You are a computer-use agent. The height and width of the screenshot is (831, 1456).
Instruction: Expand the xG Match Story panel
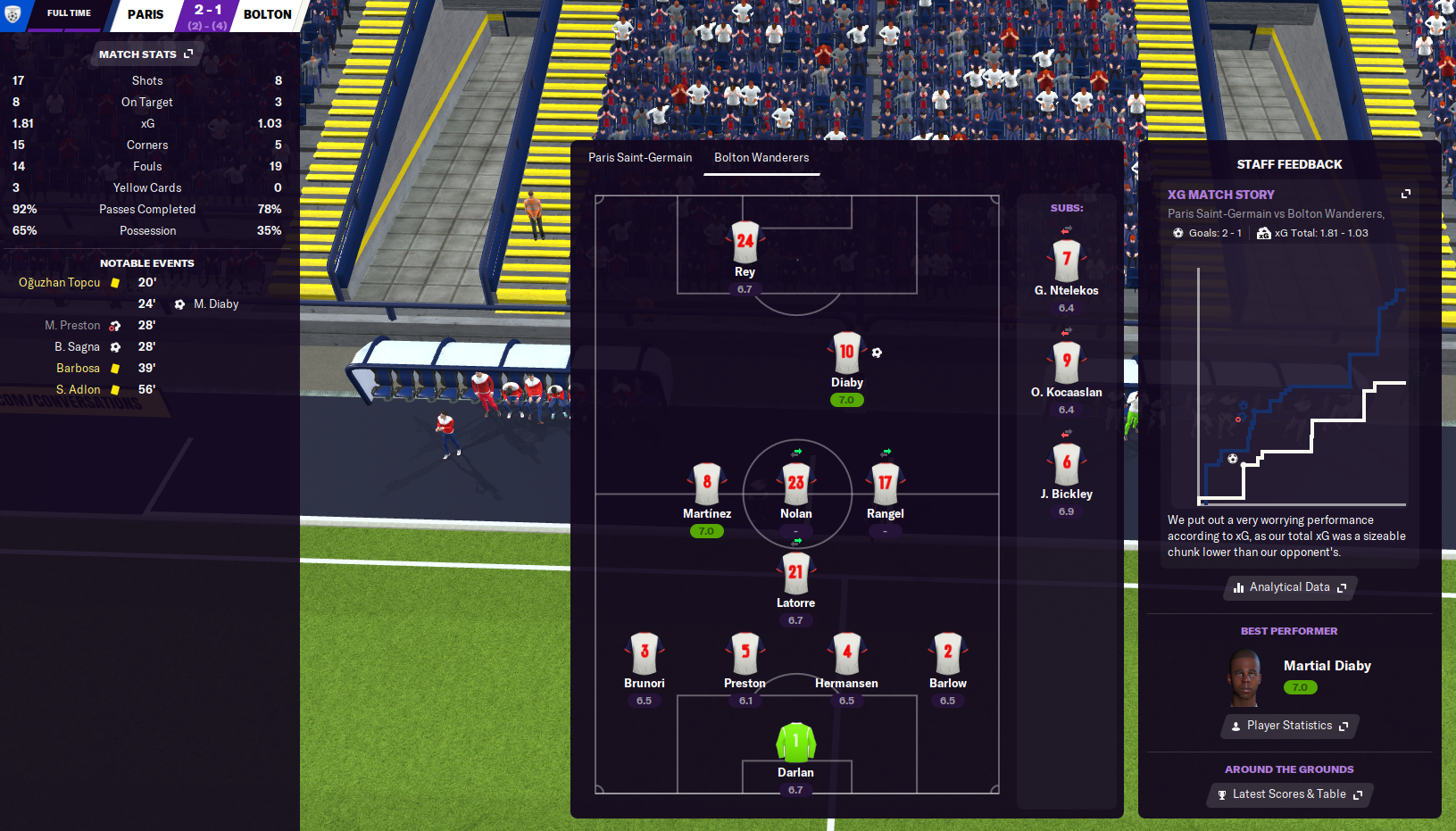1406,194
